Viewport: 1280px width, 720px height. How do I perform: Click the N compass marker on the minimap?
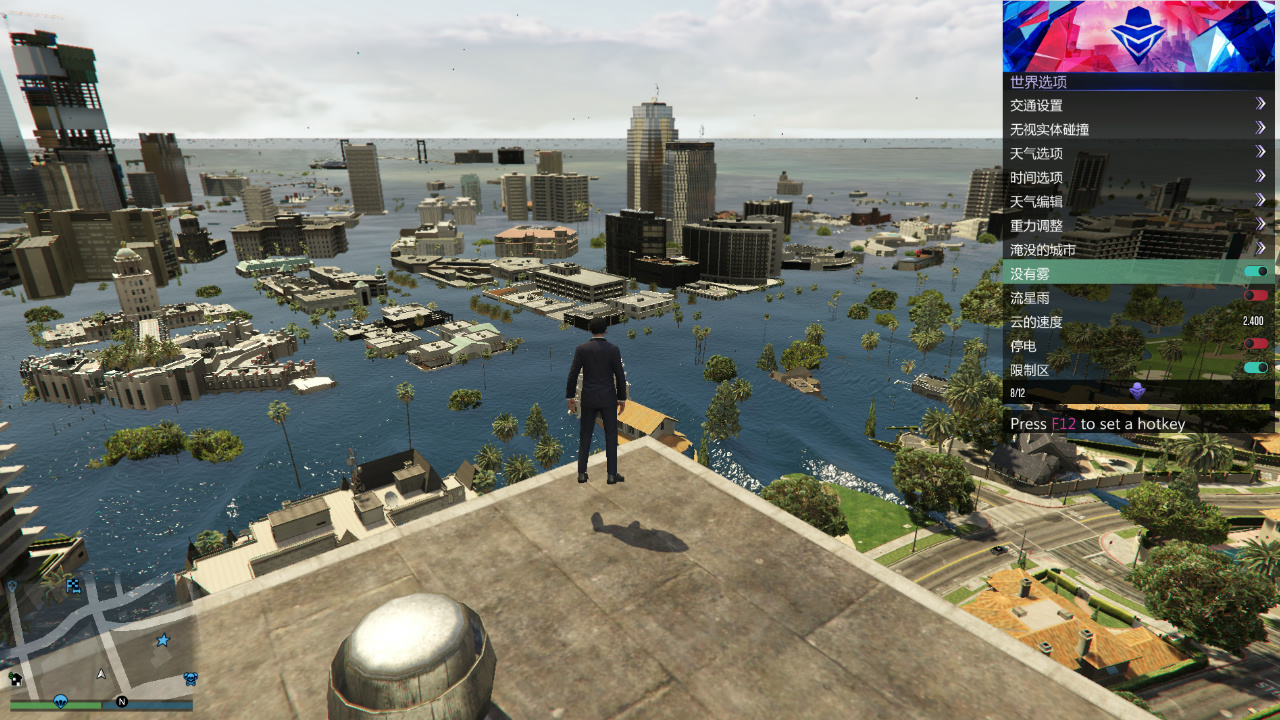121,702
